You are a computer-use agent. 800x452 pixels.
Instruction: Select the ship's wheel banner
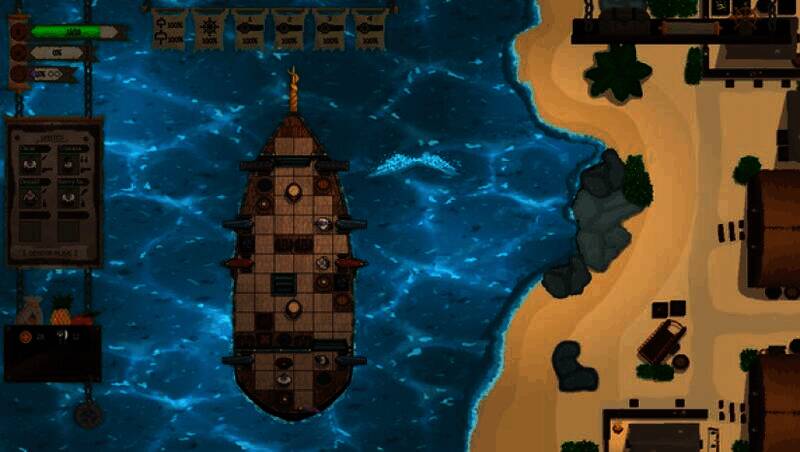click(209, 29)
